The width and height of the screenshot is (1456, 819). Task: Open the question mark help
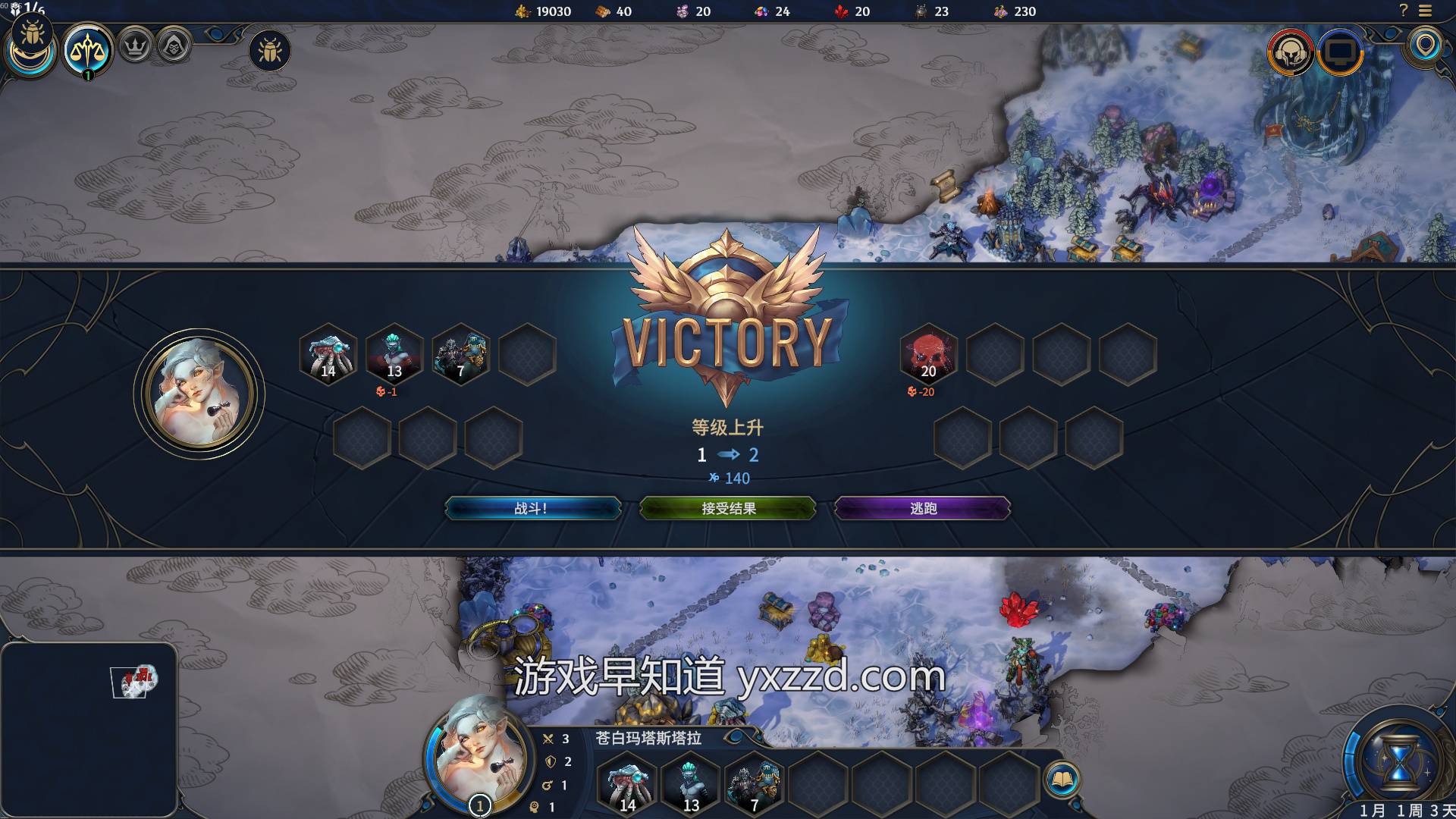(1403, 11)
